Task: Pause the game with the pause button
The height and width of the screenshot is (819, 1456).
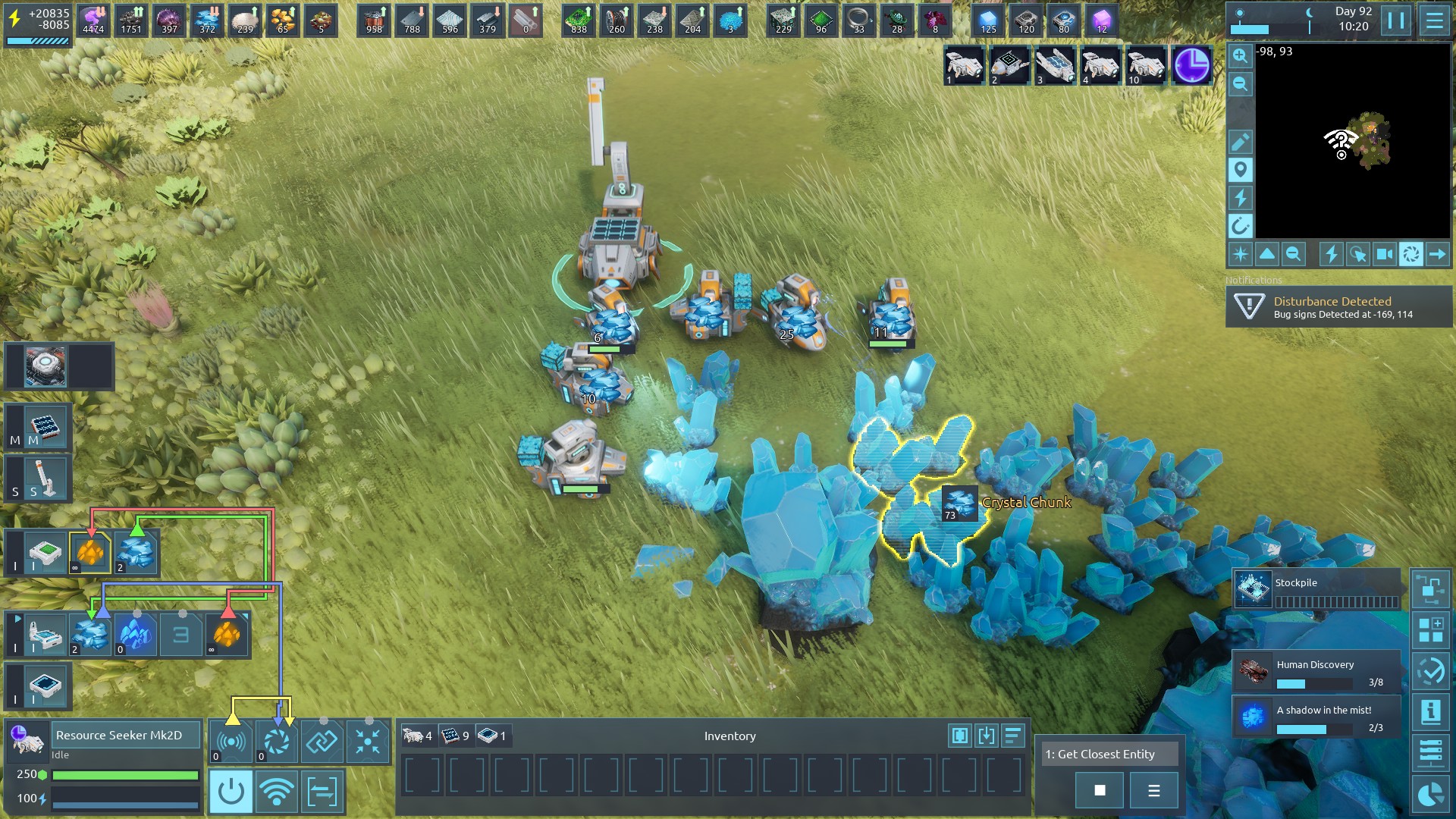Action: point(1396,20)
